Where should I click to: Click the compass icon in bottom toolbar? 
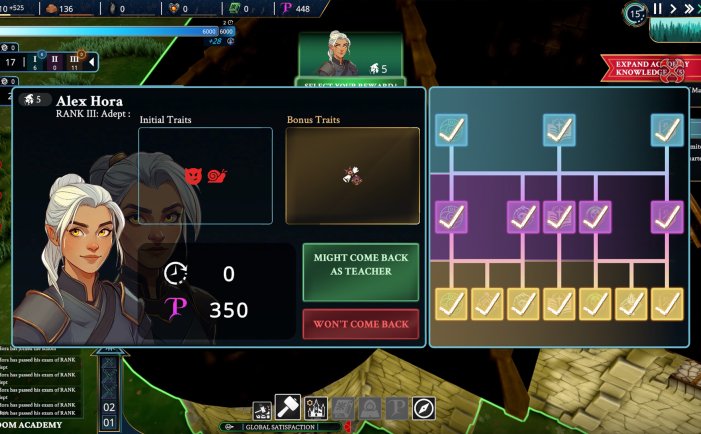[424, 408]
